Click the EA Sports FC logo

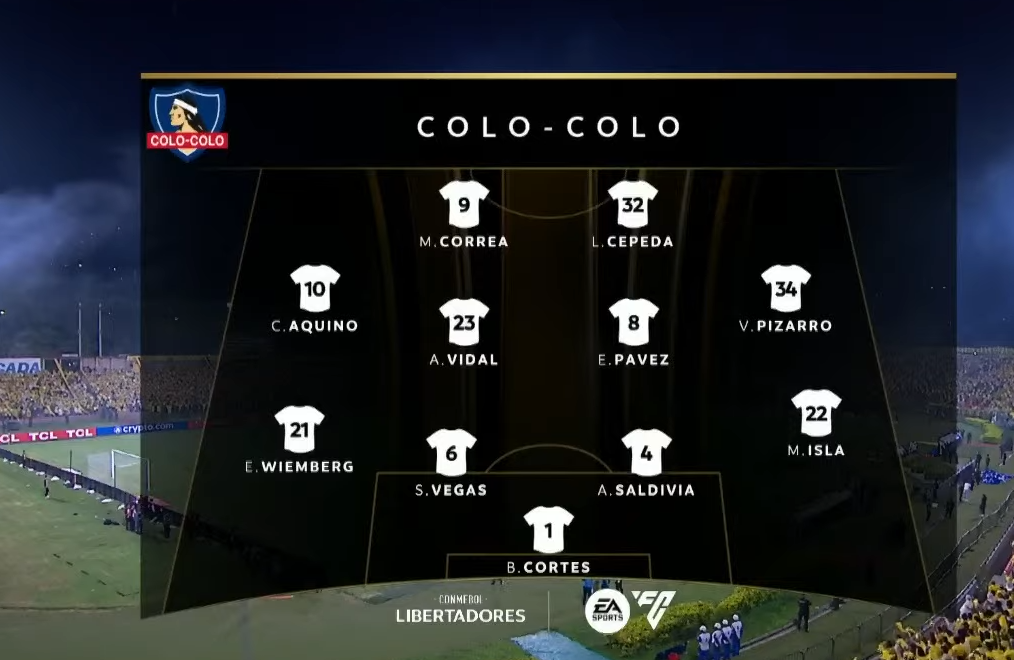(630, 609)
